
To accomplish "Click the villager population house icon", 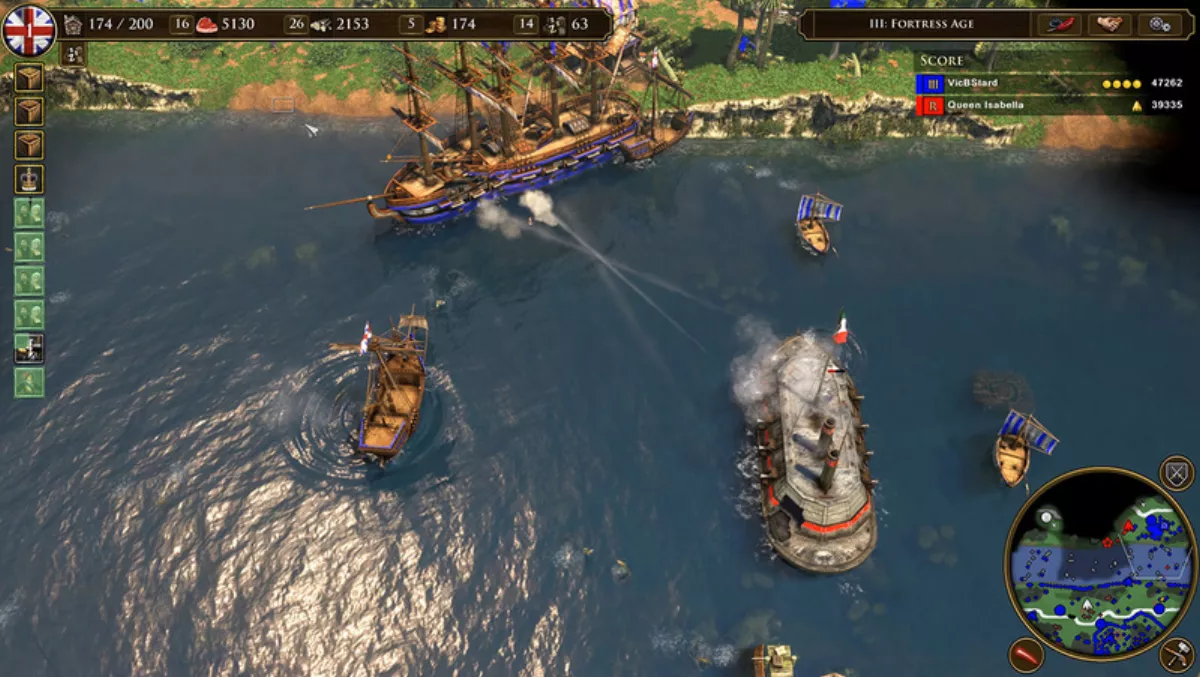I will coord(73,24).
